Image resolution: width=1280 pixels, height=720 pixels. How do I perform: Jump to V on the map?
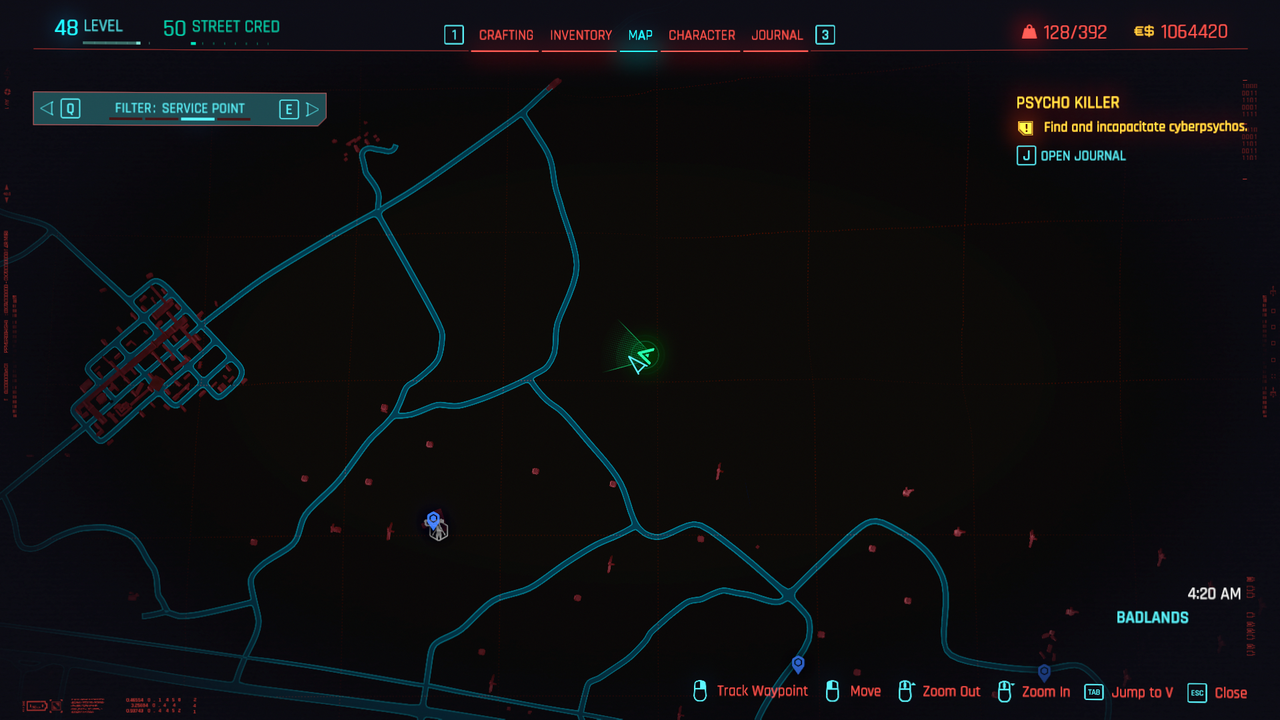point(1129,692)
